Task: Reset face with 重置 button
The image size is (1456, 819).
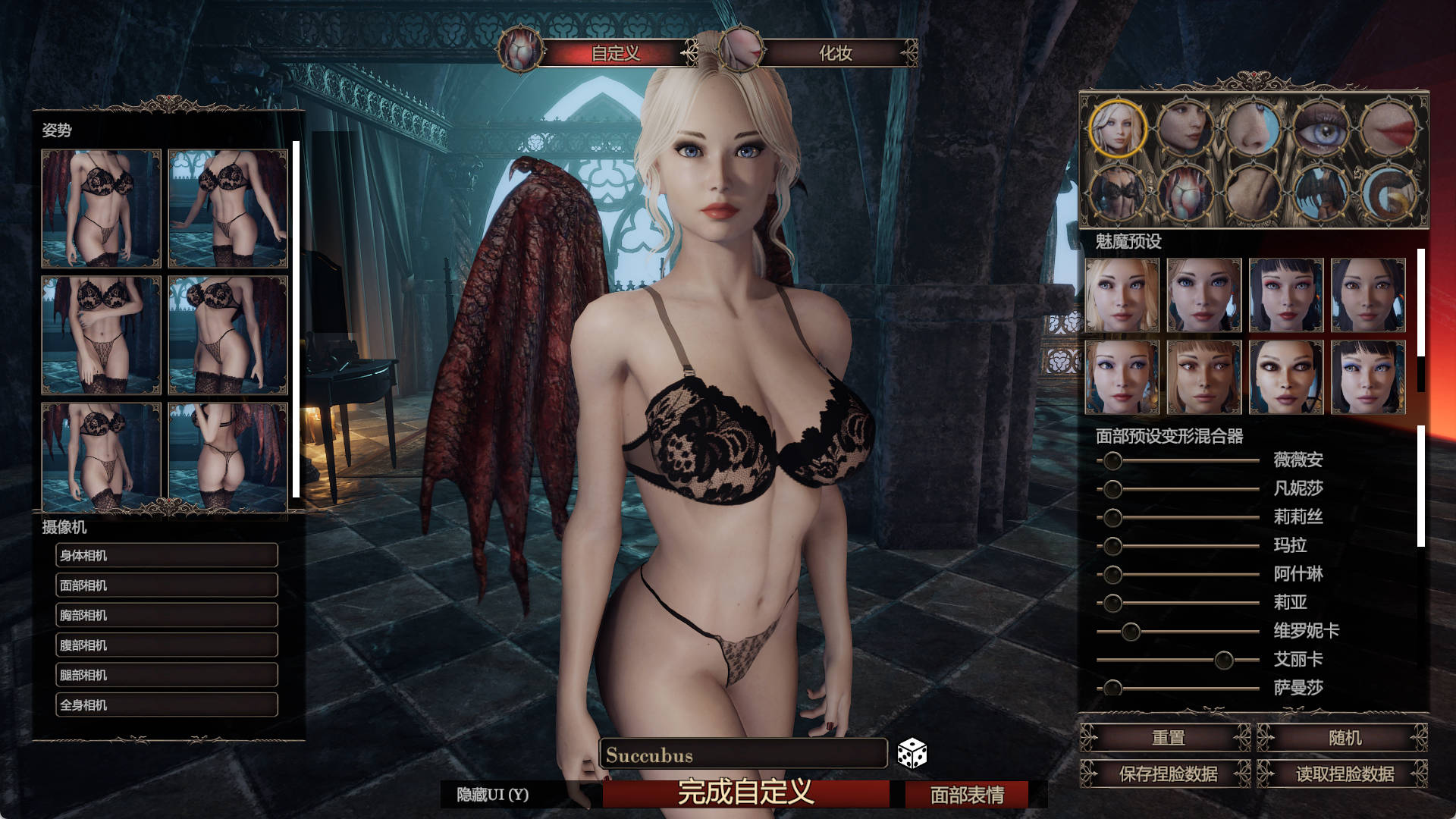Action: 1166,738
